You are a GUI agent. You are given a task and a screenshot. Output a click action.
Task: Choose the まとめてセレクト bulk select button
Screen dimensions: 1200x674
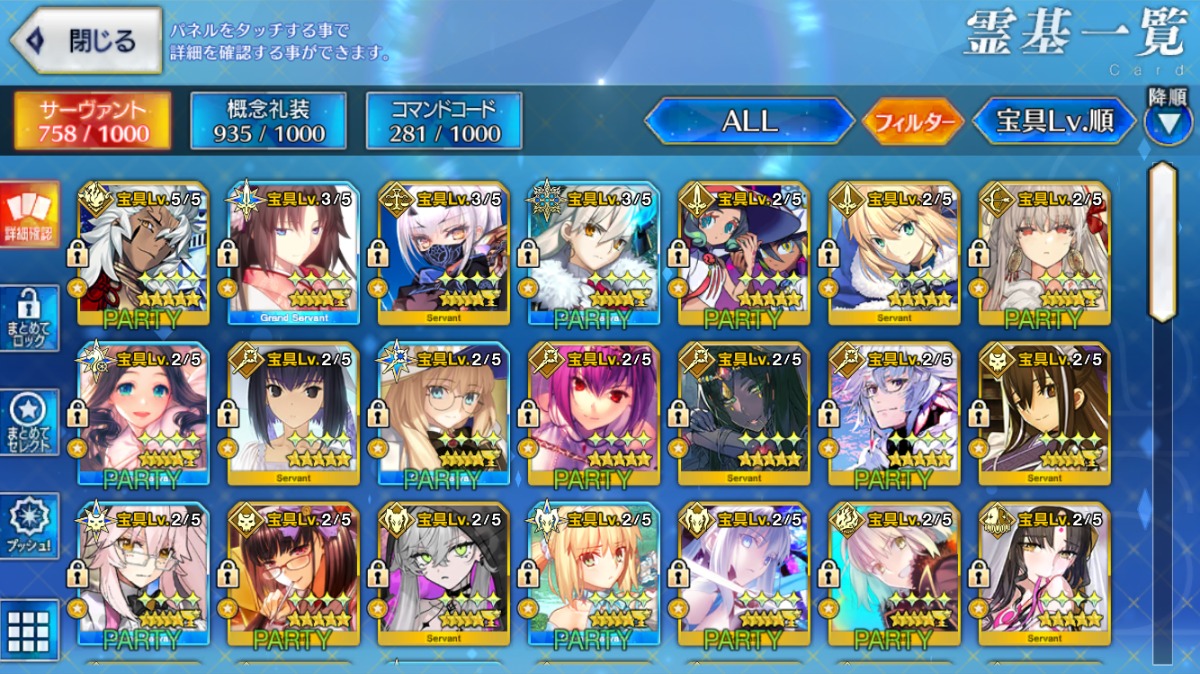pos(29,421)
